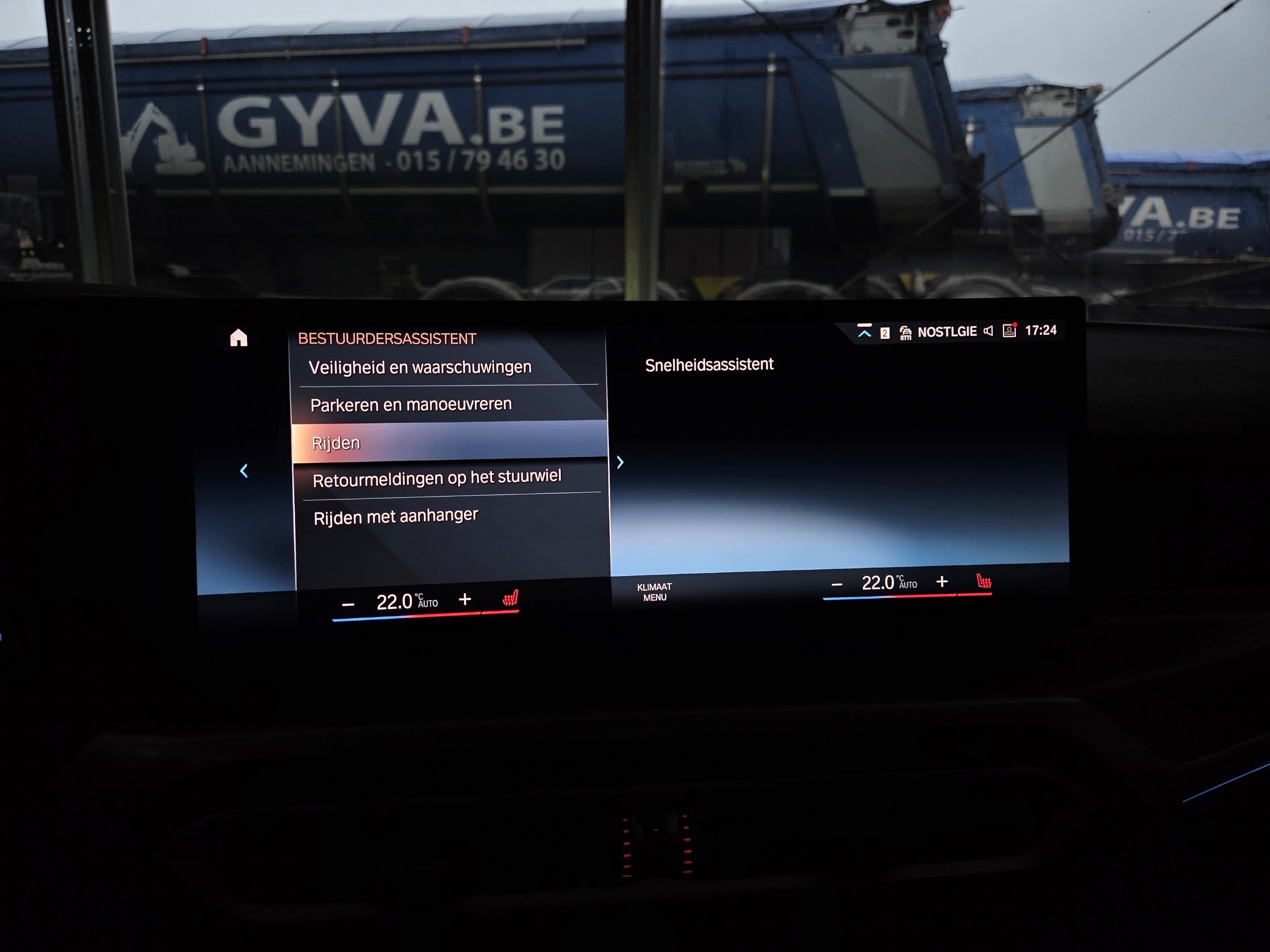Open Retourmeldingen op het stuurwiel
The height and width of the screenshot is (952, 1270).
click(436, 478)
